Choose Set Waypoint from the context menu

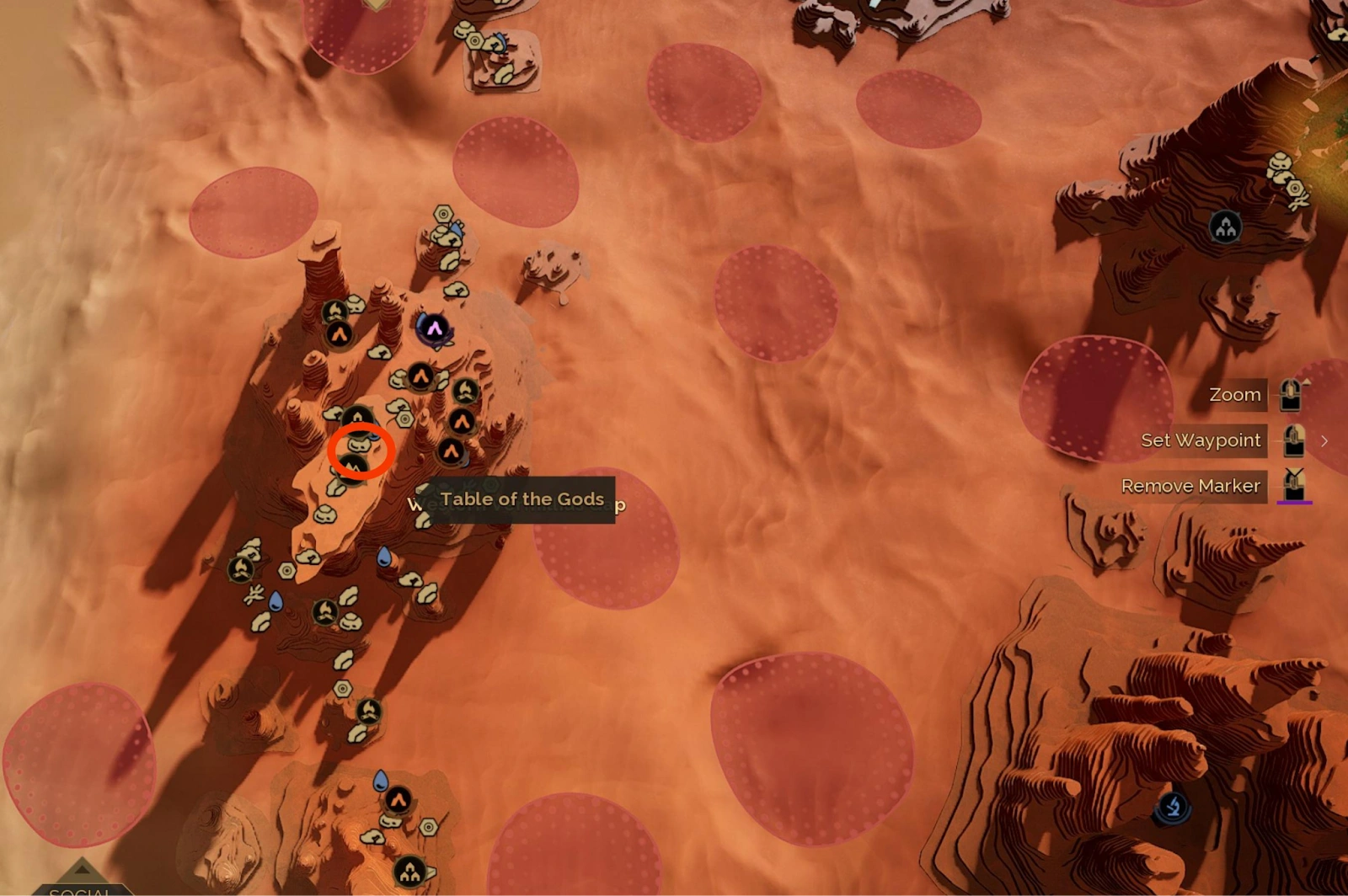coord(1201,440)
